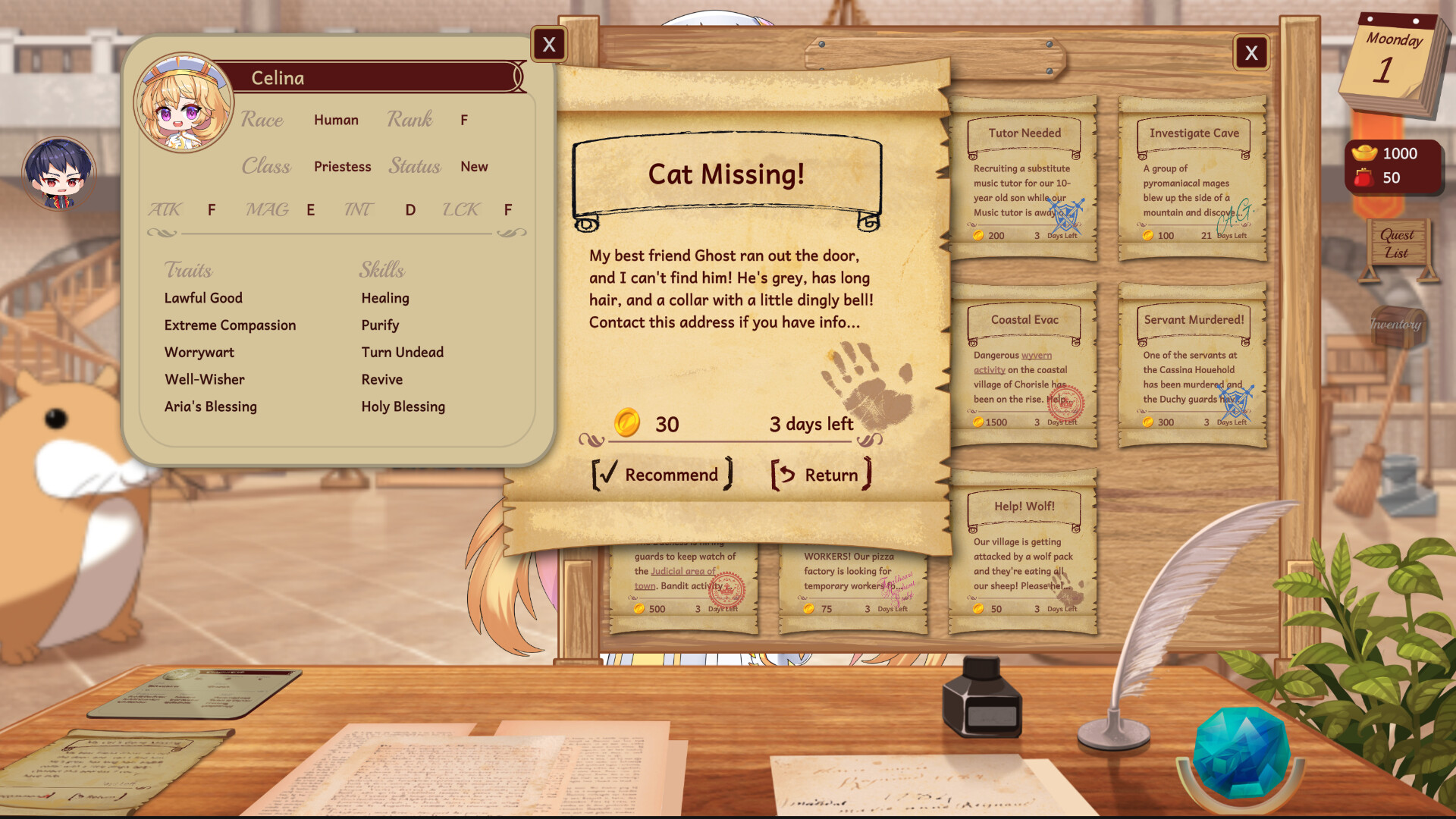The width and height of the screenshot is (1456, 819).
Task: Click the Moonday calendar
Action: (x=1394, y=61)
